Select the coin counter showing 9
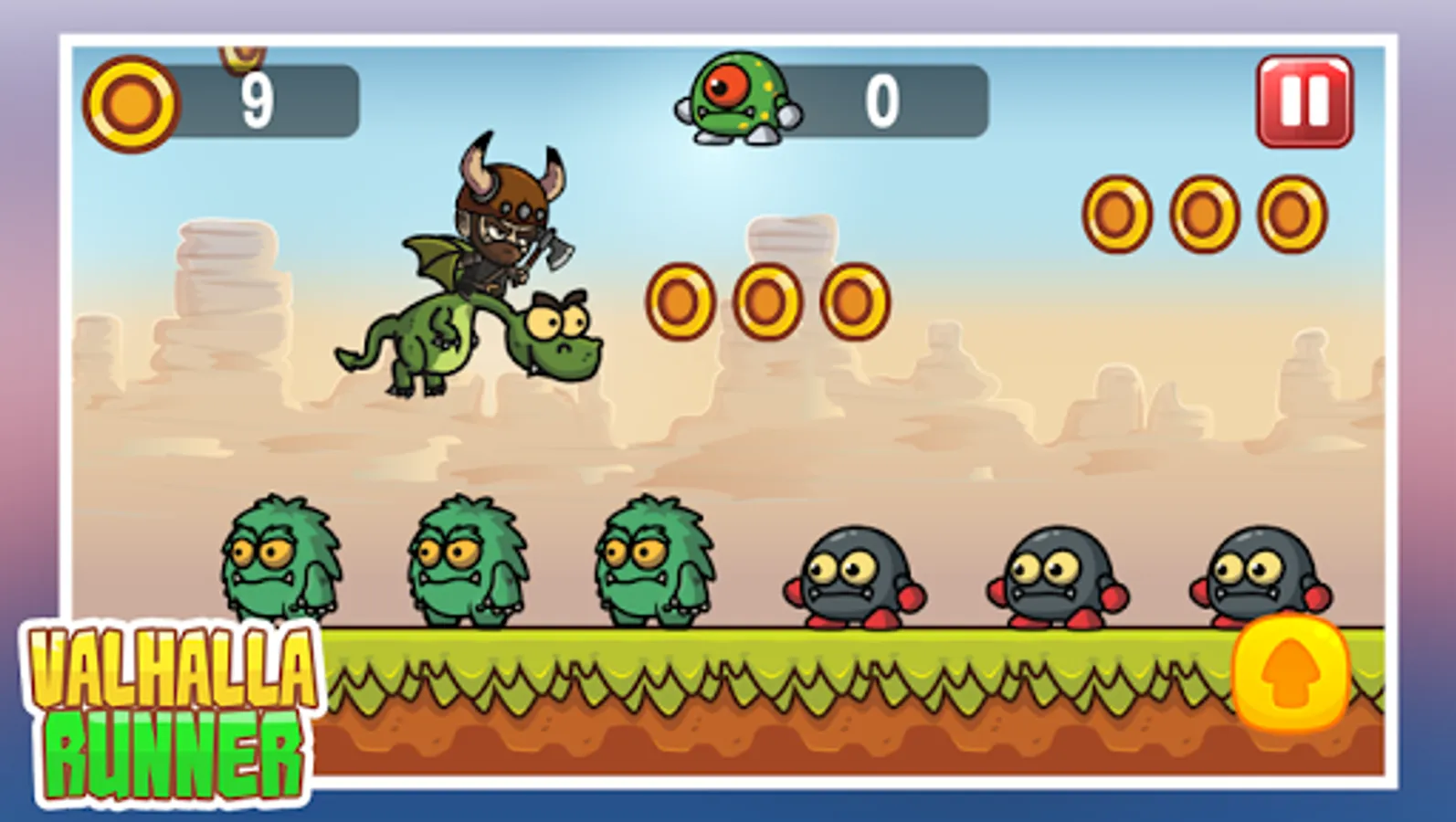Screen dimensions: 1456x822 point(258,100)
